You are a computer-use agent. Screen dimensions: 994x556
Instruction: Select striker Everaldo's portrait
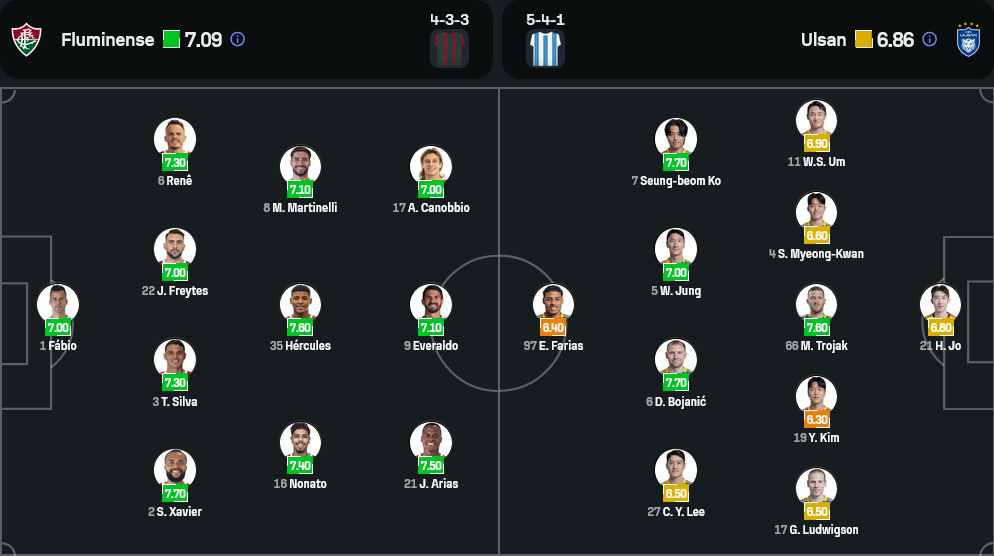431,305
